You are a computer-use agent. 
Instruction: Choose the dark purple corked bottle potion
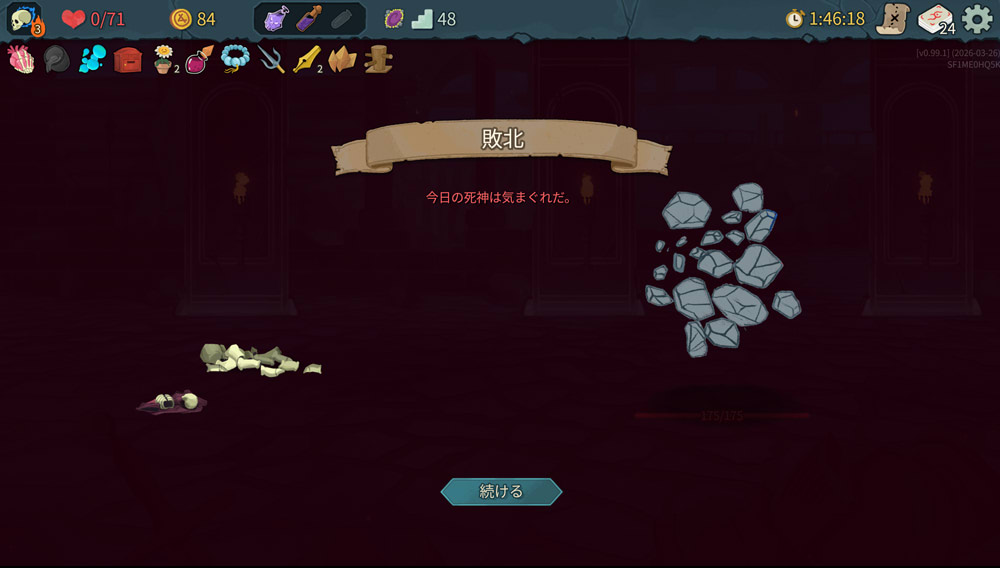309,19
